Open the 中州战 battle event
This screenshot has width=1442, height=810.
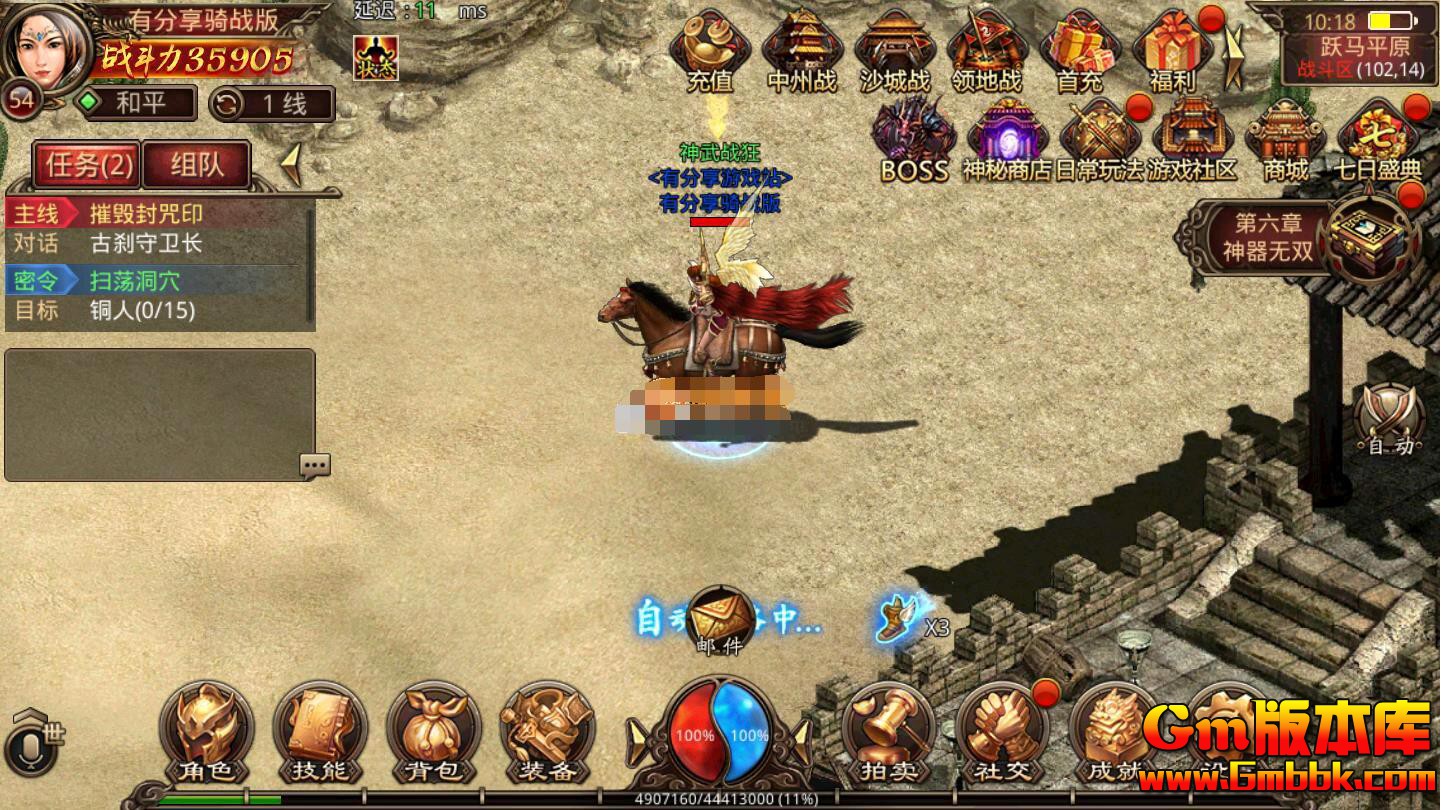(x=802, y=48)
